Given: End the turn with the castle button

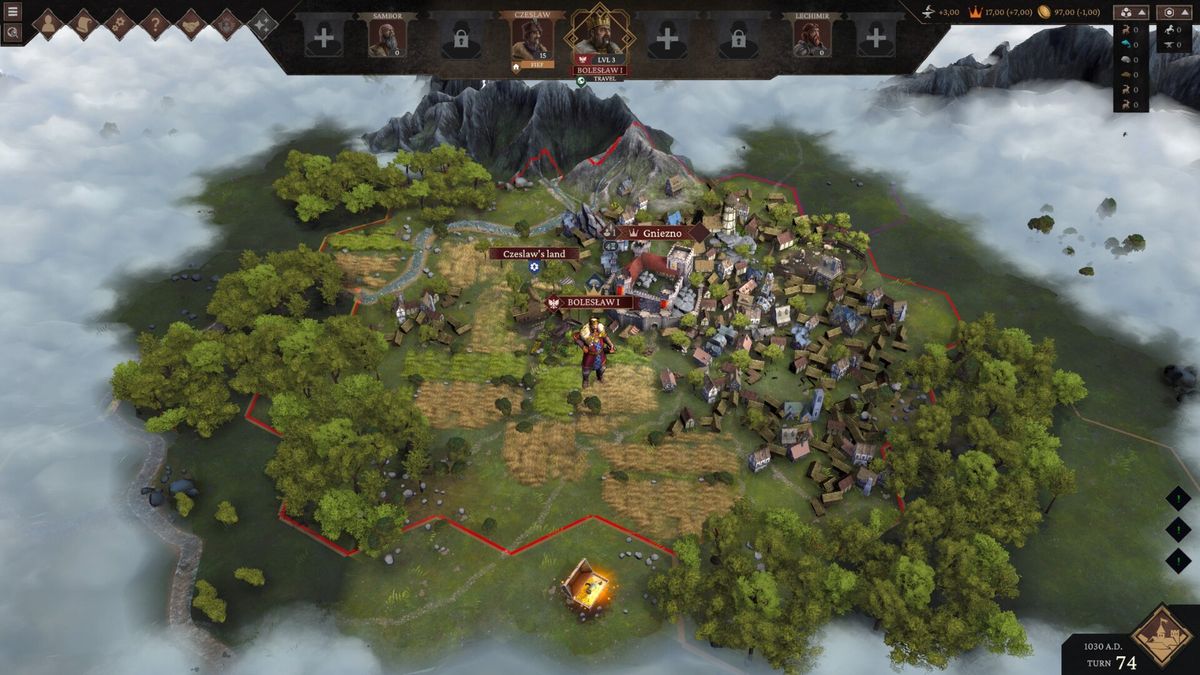Looking at the screenshot, I should tap(1162, 634).
